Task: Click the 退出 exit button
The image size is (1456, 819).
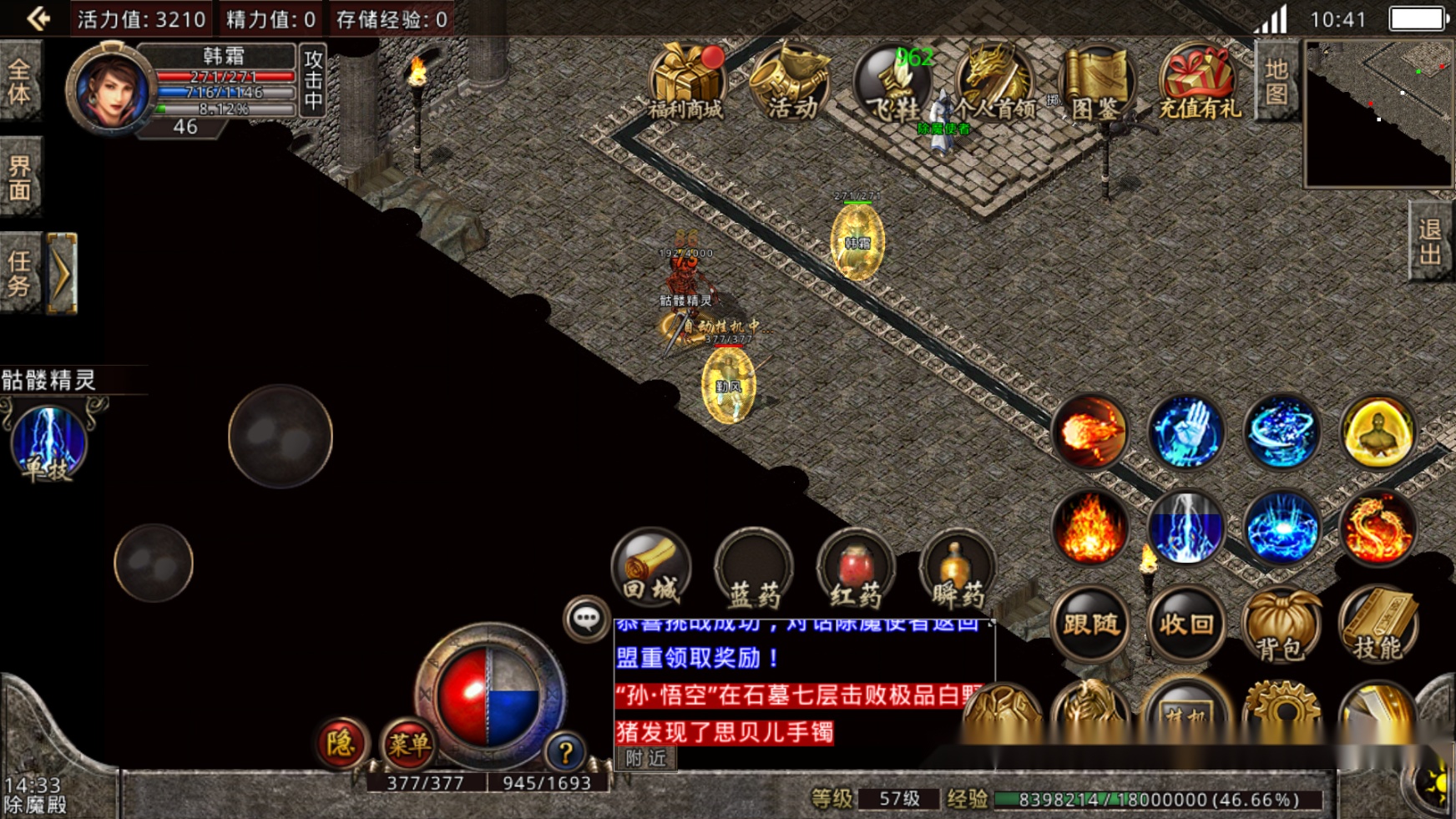Action: click(x=1430, y=241)
